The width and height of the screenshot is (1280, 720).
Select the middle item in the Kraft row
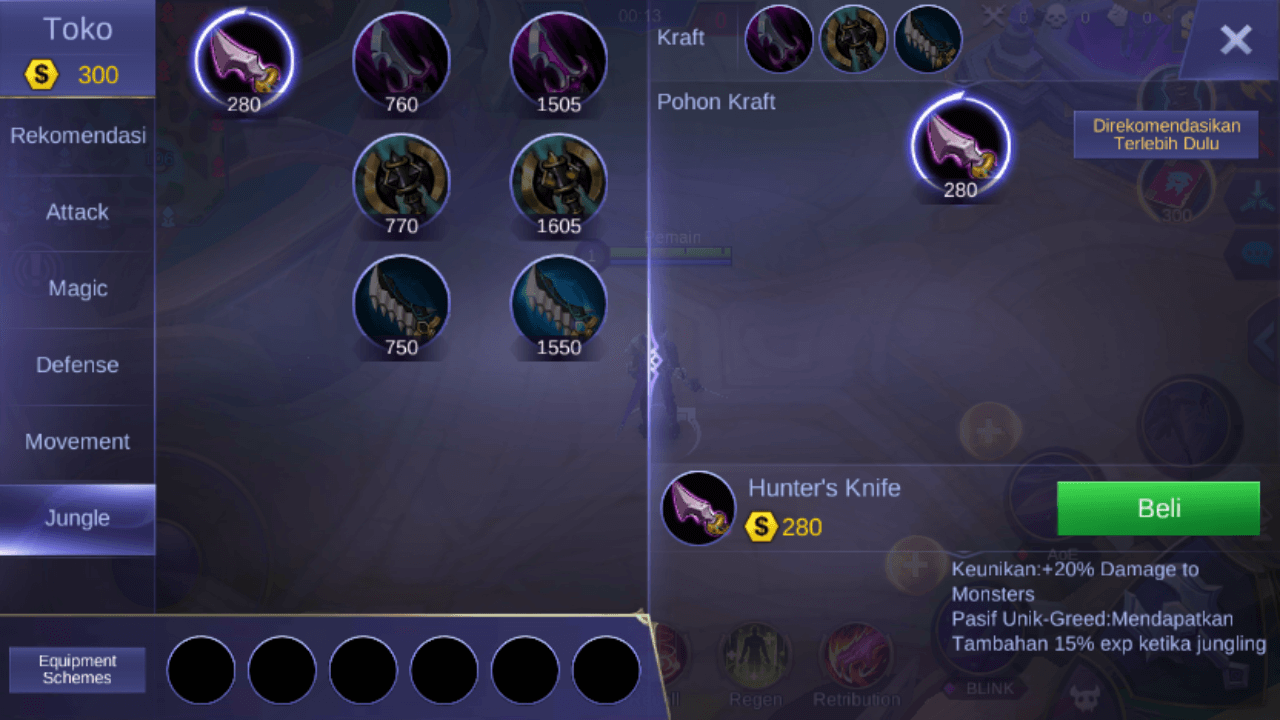pos(853,38)
